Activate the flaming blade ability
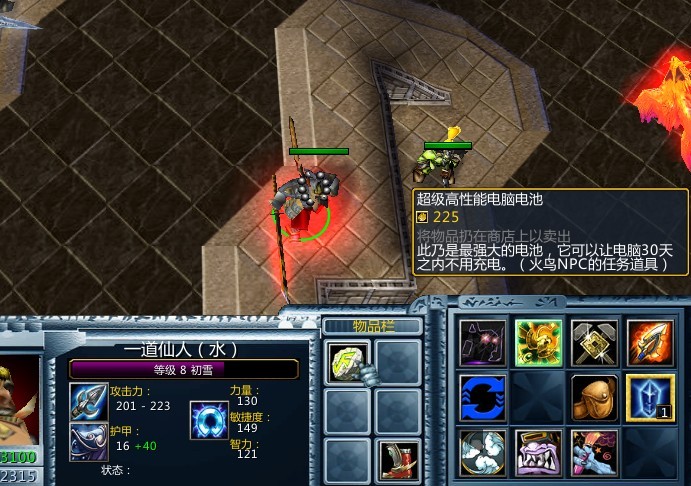 650,342
